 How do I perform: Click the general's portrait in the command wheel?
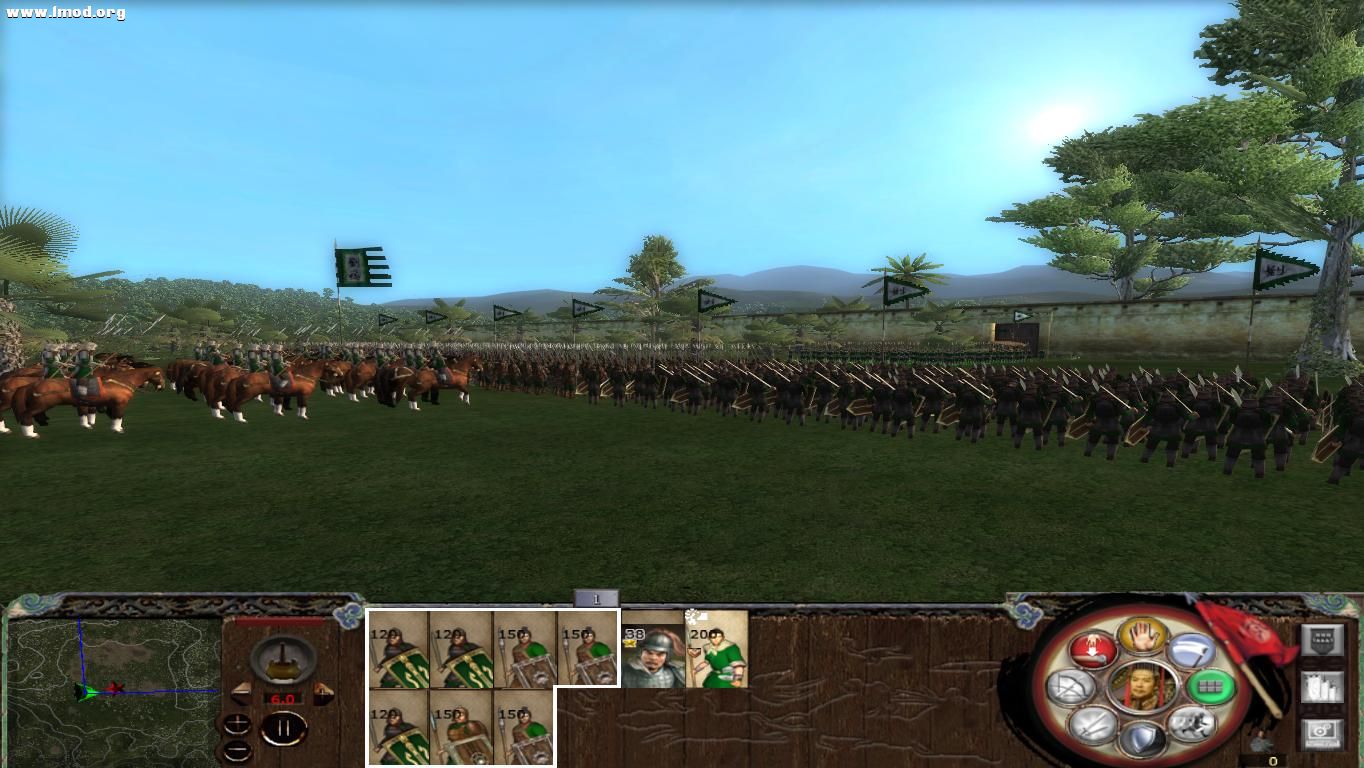pyautogui.click(x=1142, y=688)
